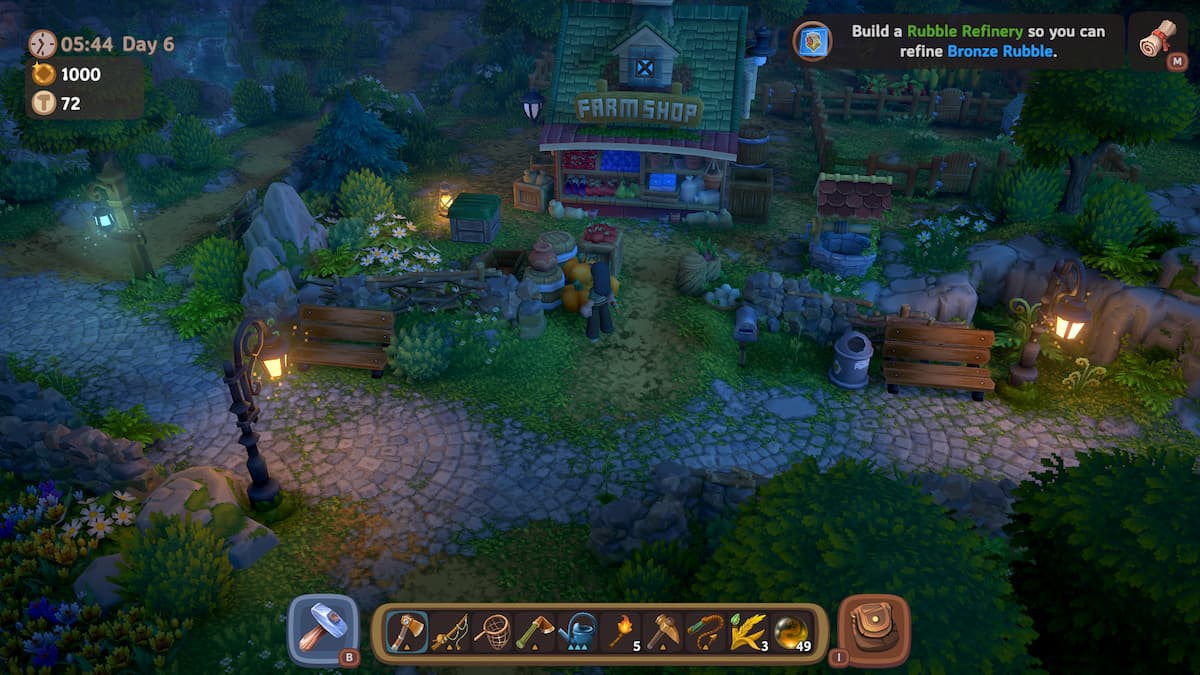Choose the bug net slot

[492, 632]
